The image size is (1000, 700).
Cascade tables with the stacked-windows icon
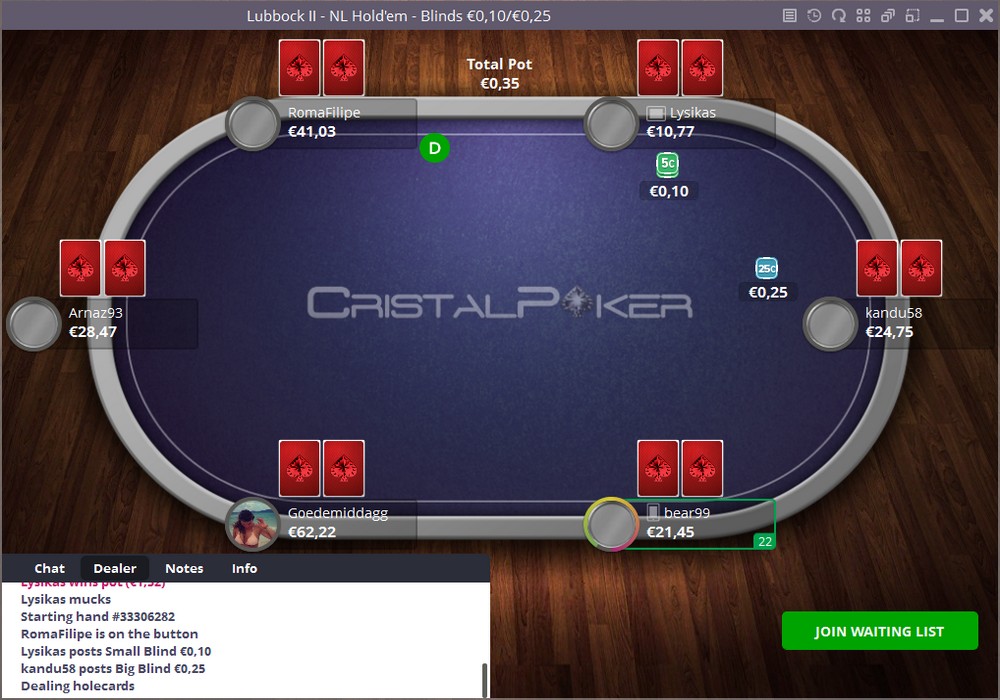click(887, 15)
